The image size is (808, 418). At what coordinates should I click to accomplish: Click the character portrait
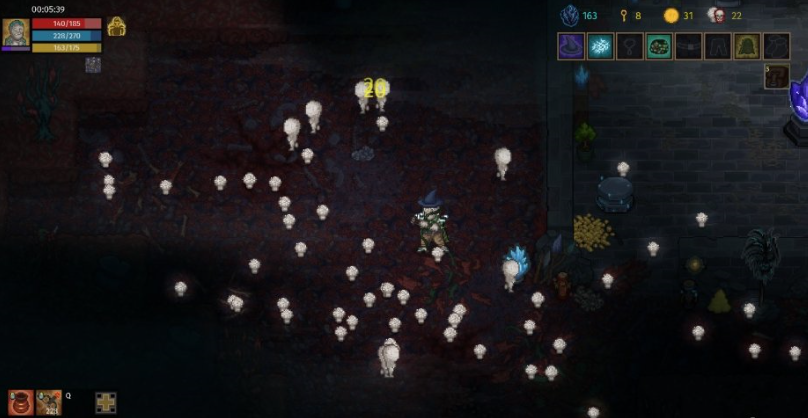[15, 32]
